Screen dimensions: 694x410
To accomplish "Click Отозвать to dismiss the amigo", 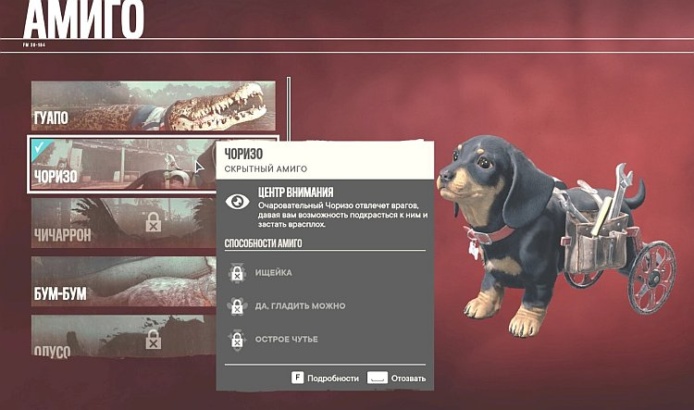I will coord(397,378).
